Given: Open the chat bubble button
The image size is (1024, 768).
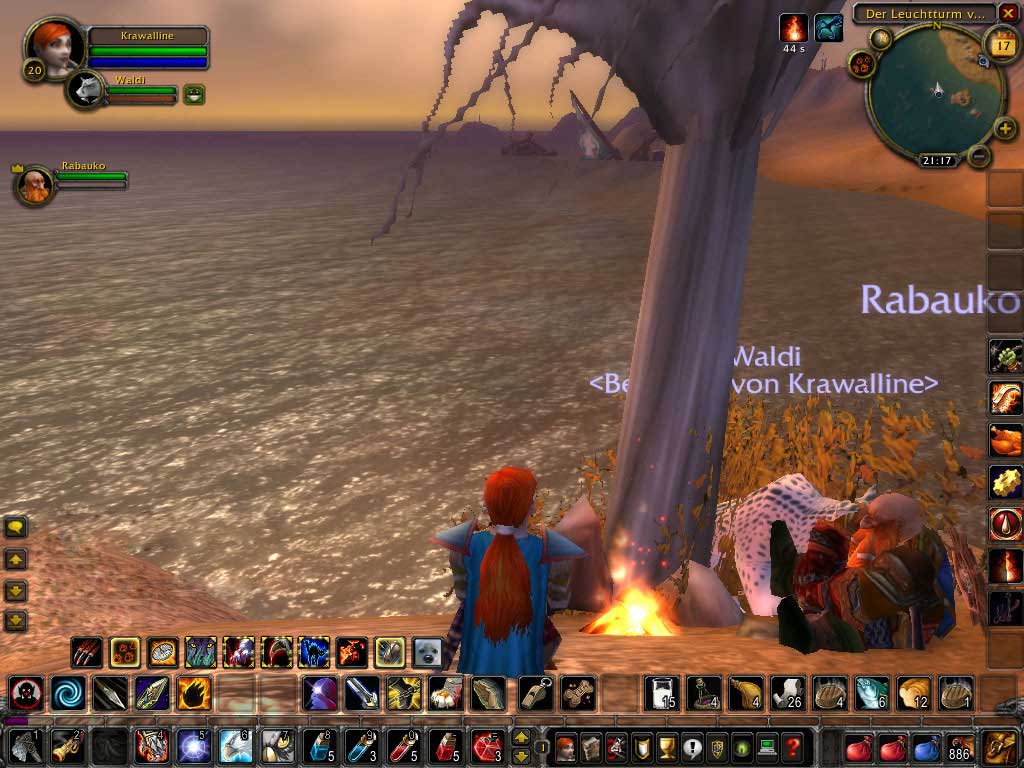Looking at the screenshot, I should (x=15, y=527).
